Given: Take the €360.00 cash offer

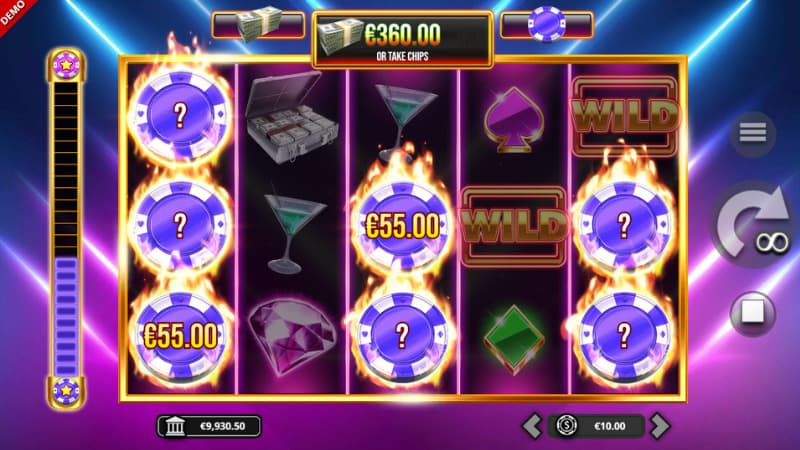Looking at the screenshot, I should point(403,40).
